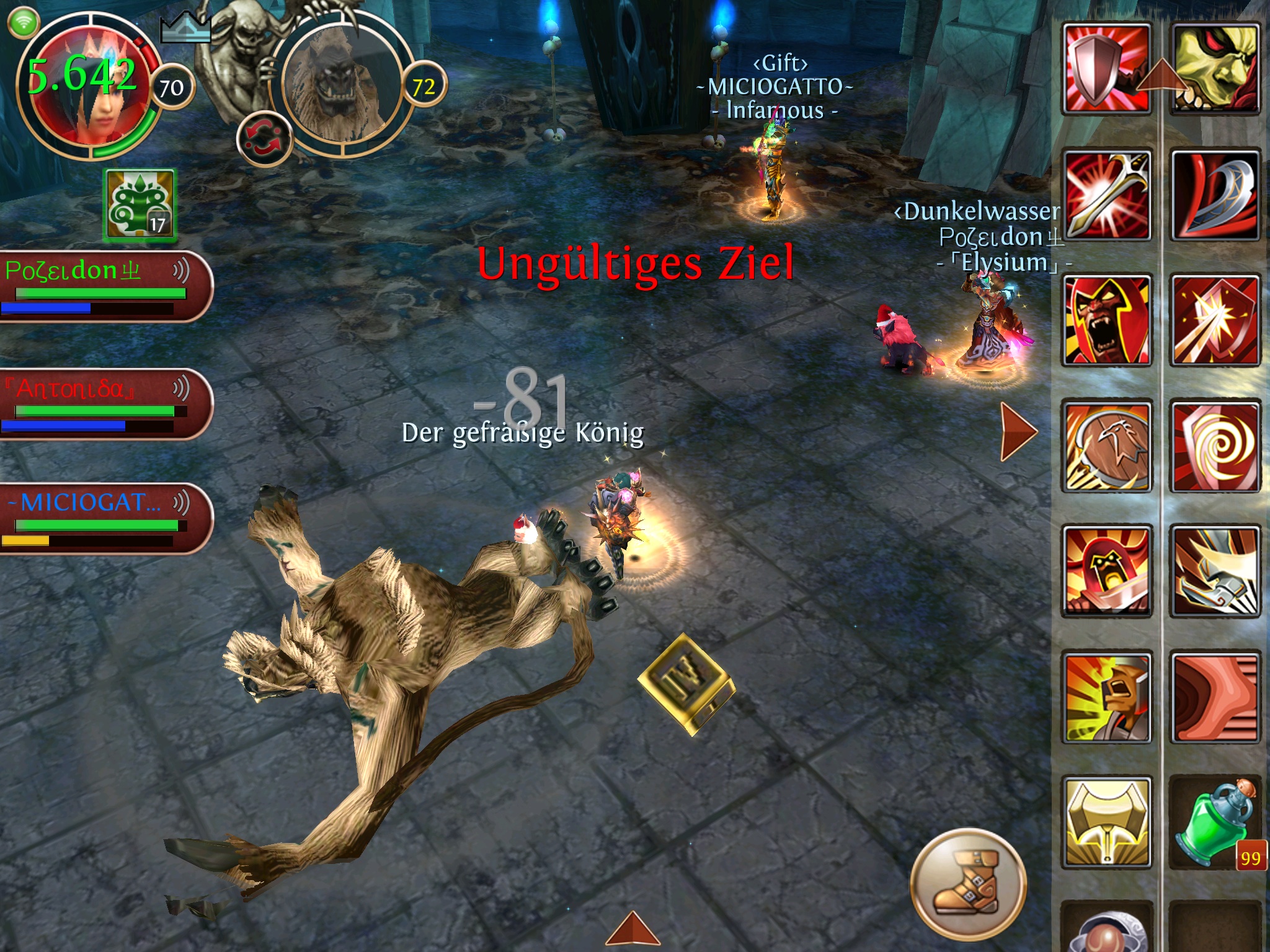Use the red spiral shield skill
The width and height of the screenshot is (1270, 952).
[1215, 446]
